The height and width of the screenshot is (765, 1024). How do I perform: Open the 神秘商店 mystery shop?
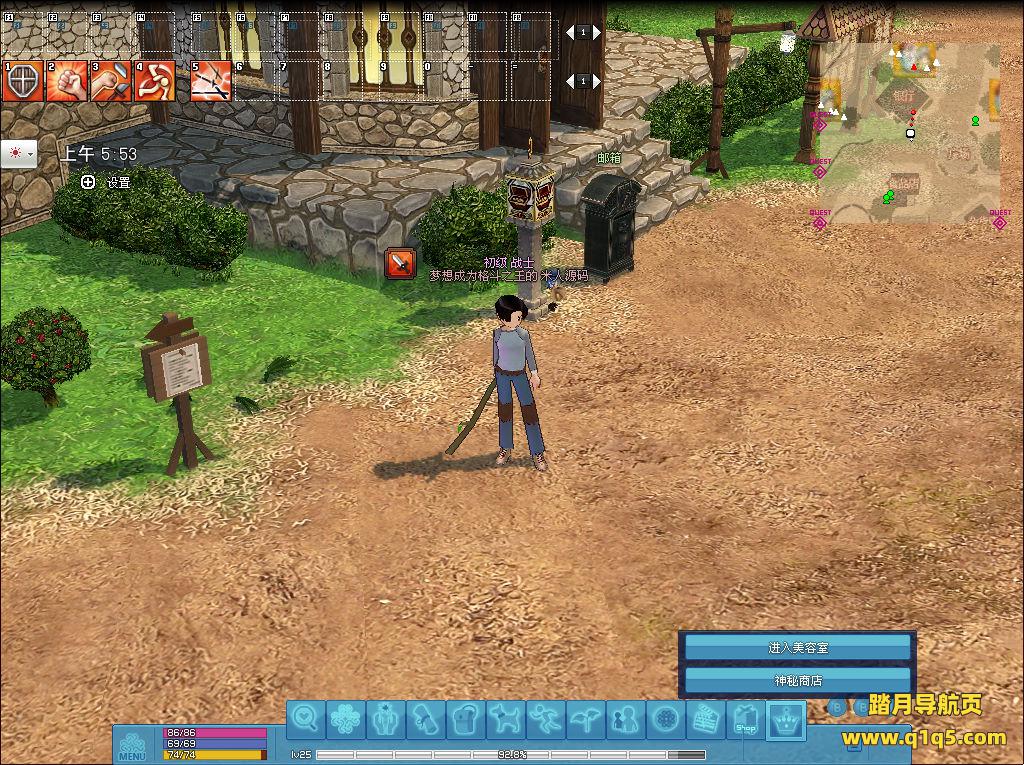coord(797,681)
